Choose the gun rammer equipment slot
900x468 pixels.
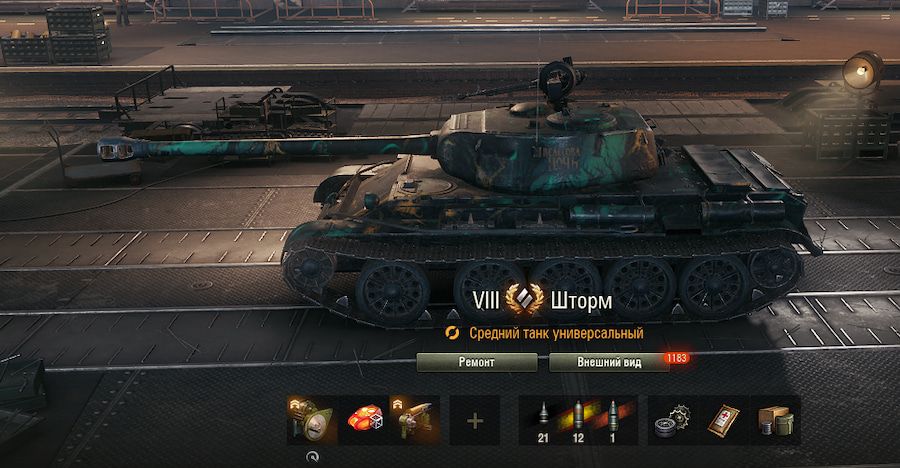(415, 419)
